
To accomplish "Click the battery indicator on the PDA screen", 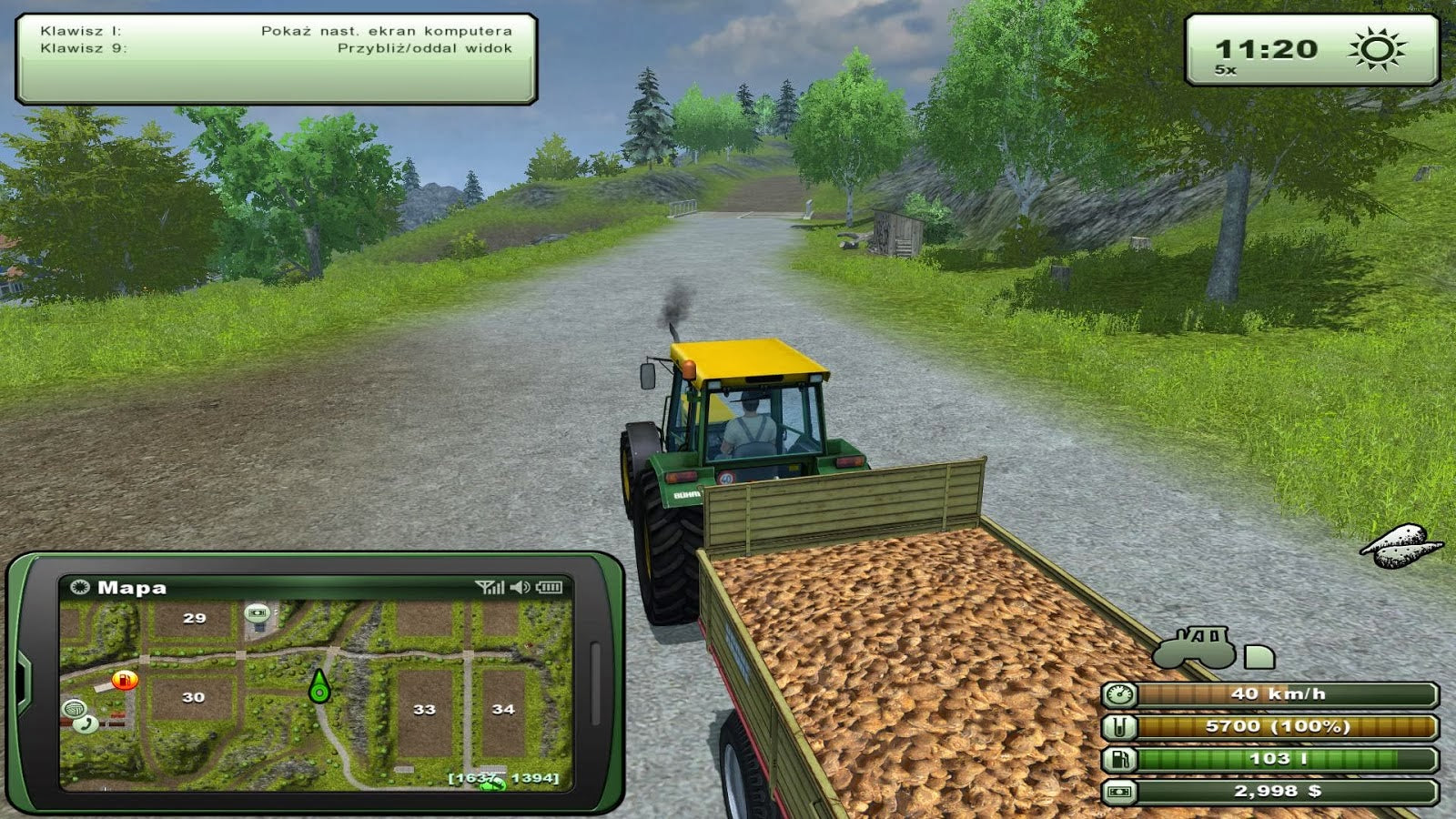I will click(548, 587).
